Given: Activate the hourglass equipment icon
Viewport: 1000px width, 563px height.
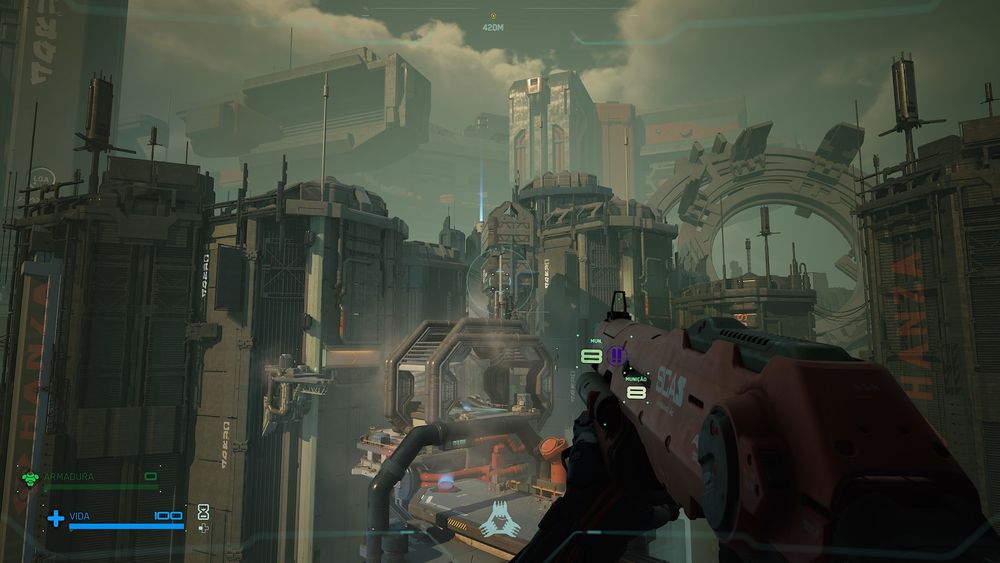Looking at the screenshot, I should [203, 511].
